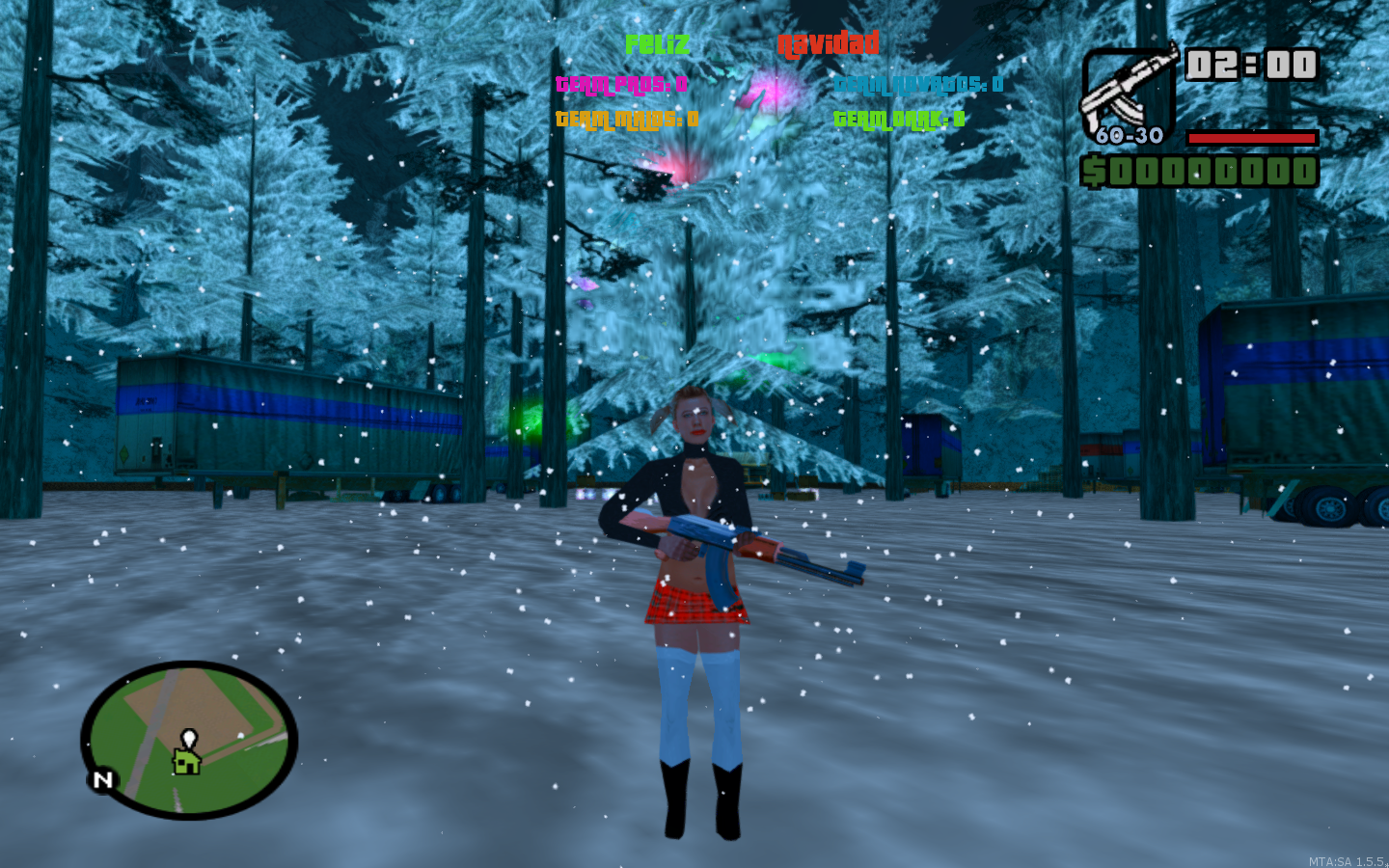Open the 02:00 game clock display
This screenshot has width=1389, height=868.
tap(1252, 63)
